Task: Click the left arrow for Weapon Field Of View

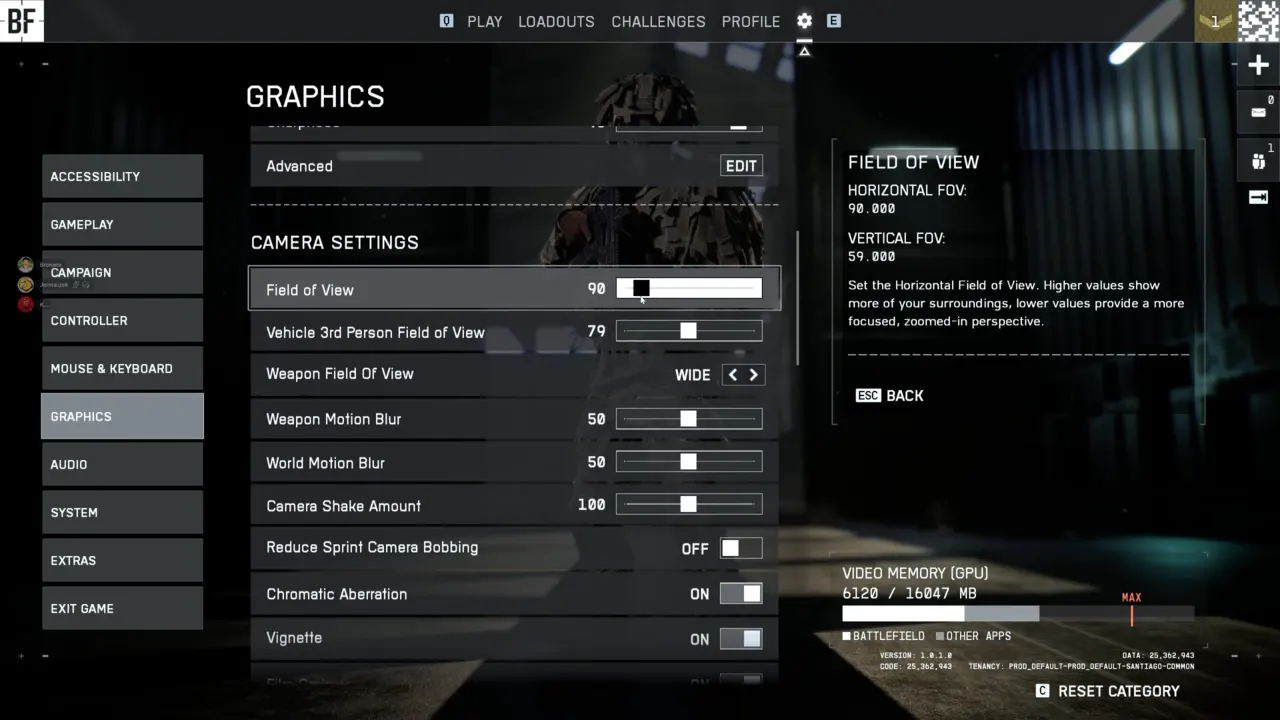Action: tap(733, 374)
